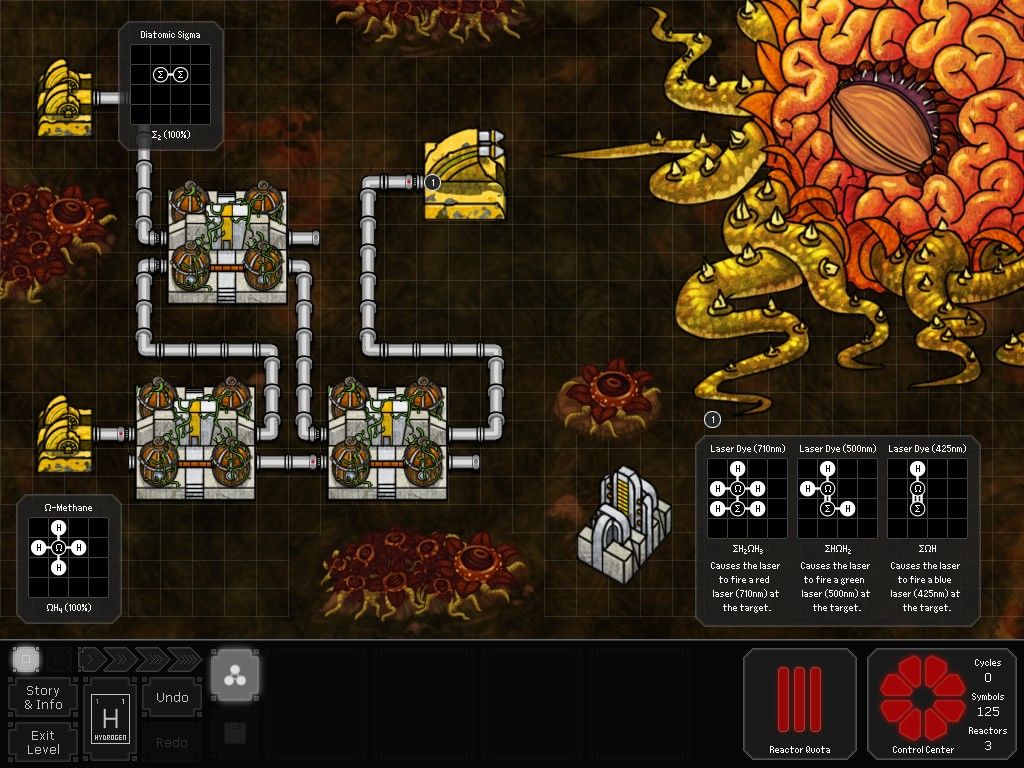Open the Hydrogen periodic table tile
This screenshot has width=1024, height=768.
(x=110, y=720)
